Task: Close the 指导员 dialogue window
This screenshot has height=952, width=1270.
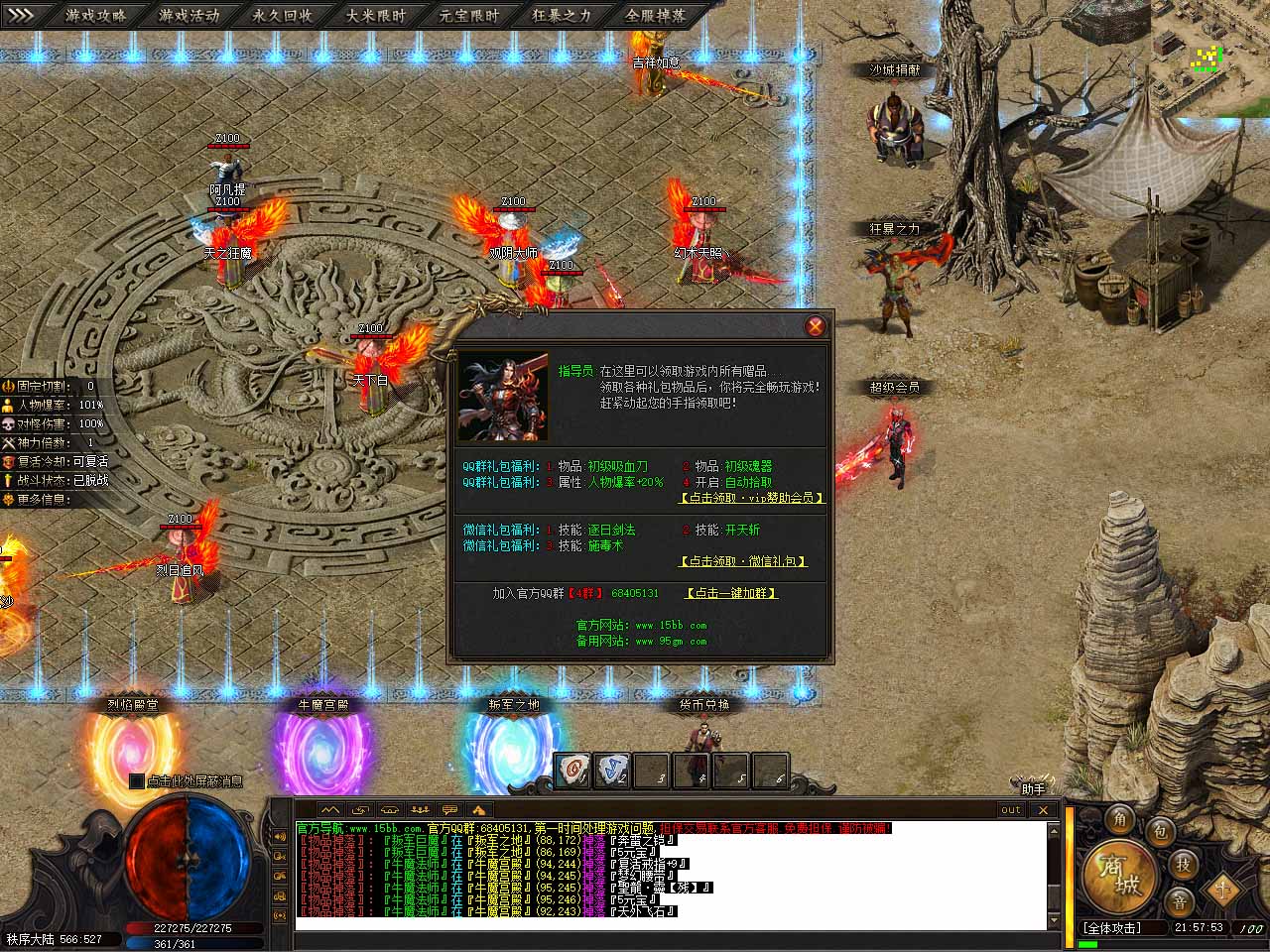Action: 815,326
